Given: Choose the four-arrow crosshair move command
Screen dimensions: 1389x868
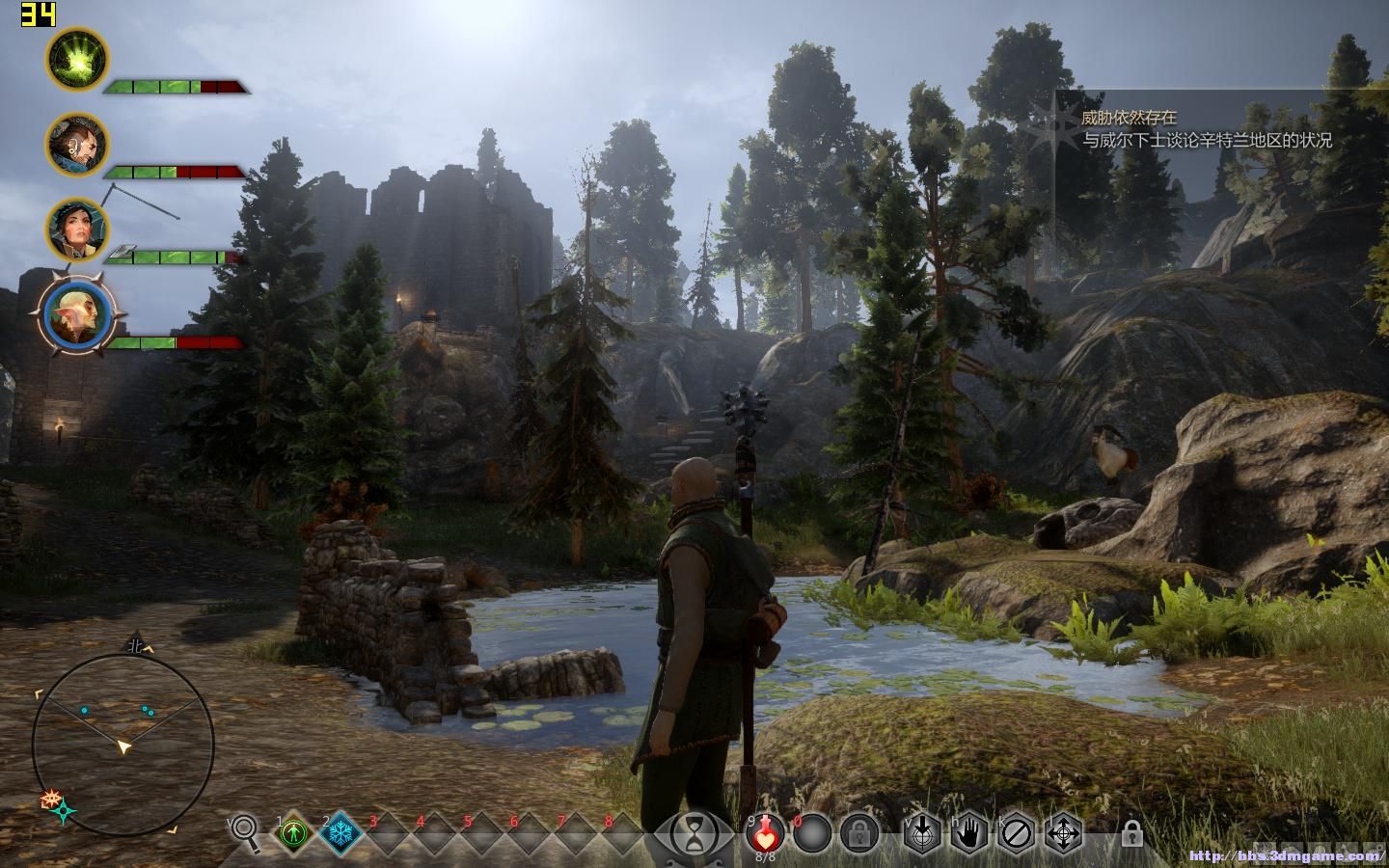Looking at the screenshot, I should coord(1064,832).
